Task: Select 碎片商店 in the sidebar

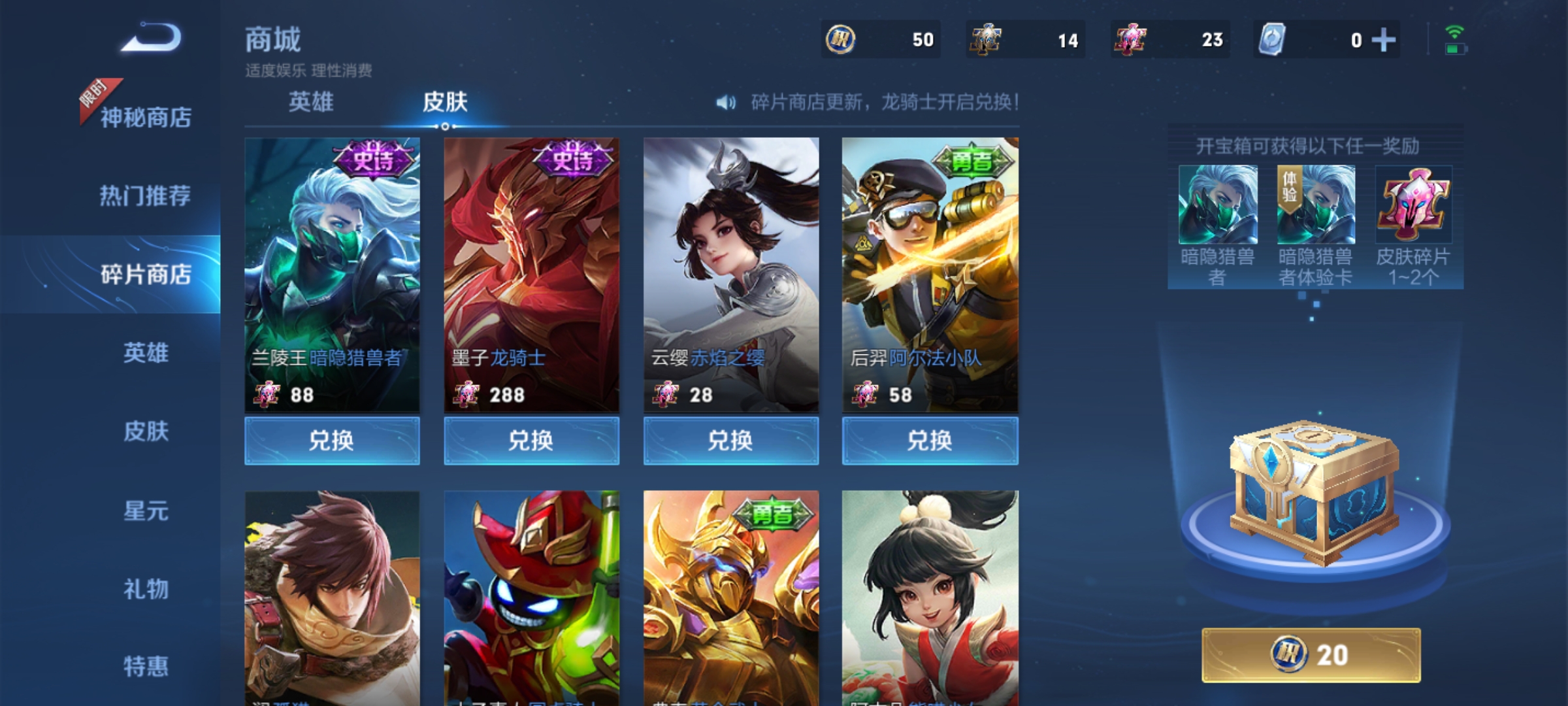Action: (x=145, y=275)
